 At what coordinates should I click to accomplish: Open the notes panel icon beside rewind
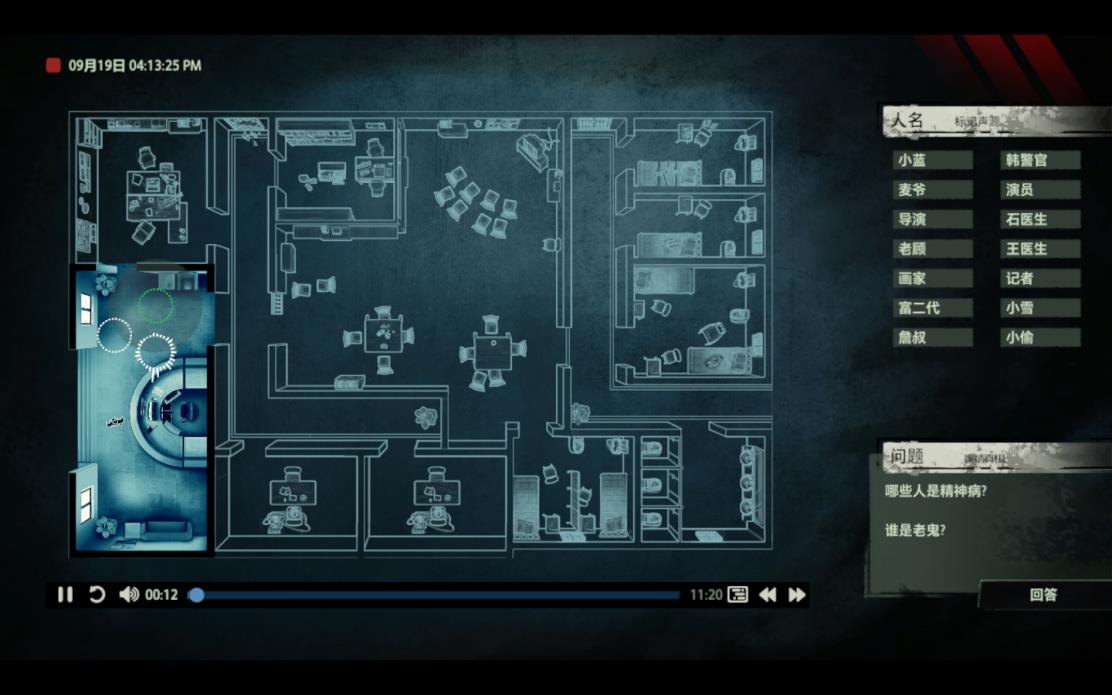[x=738, y=595]
